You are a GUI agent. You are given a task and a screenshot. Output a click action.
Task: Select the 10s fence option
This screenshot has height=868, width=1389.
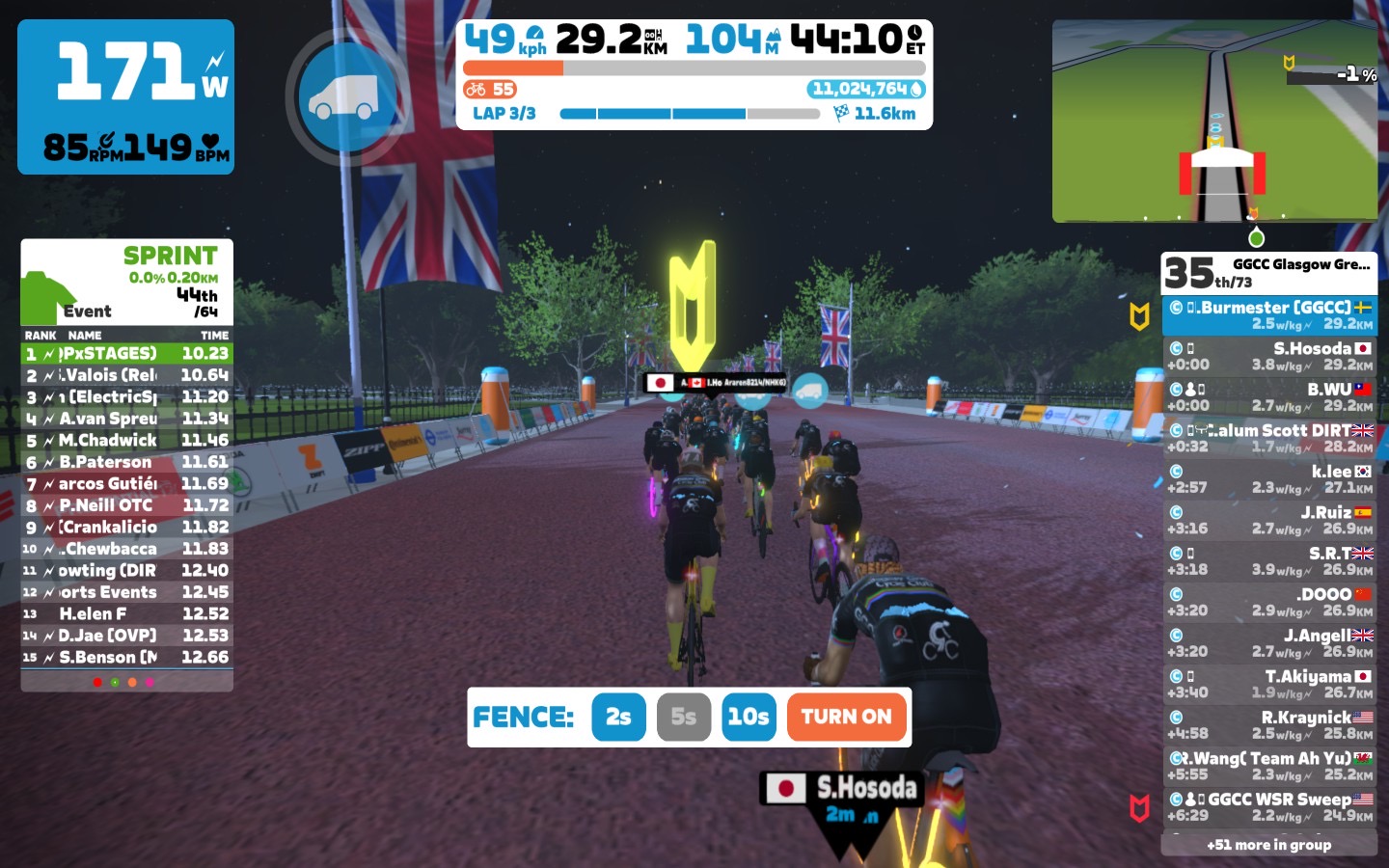(x=749, y=718)
